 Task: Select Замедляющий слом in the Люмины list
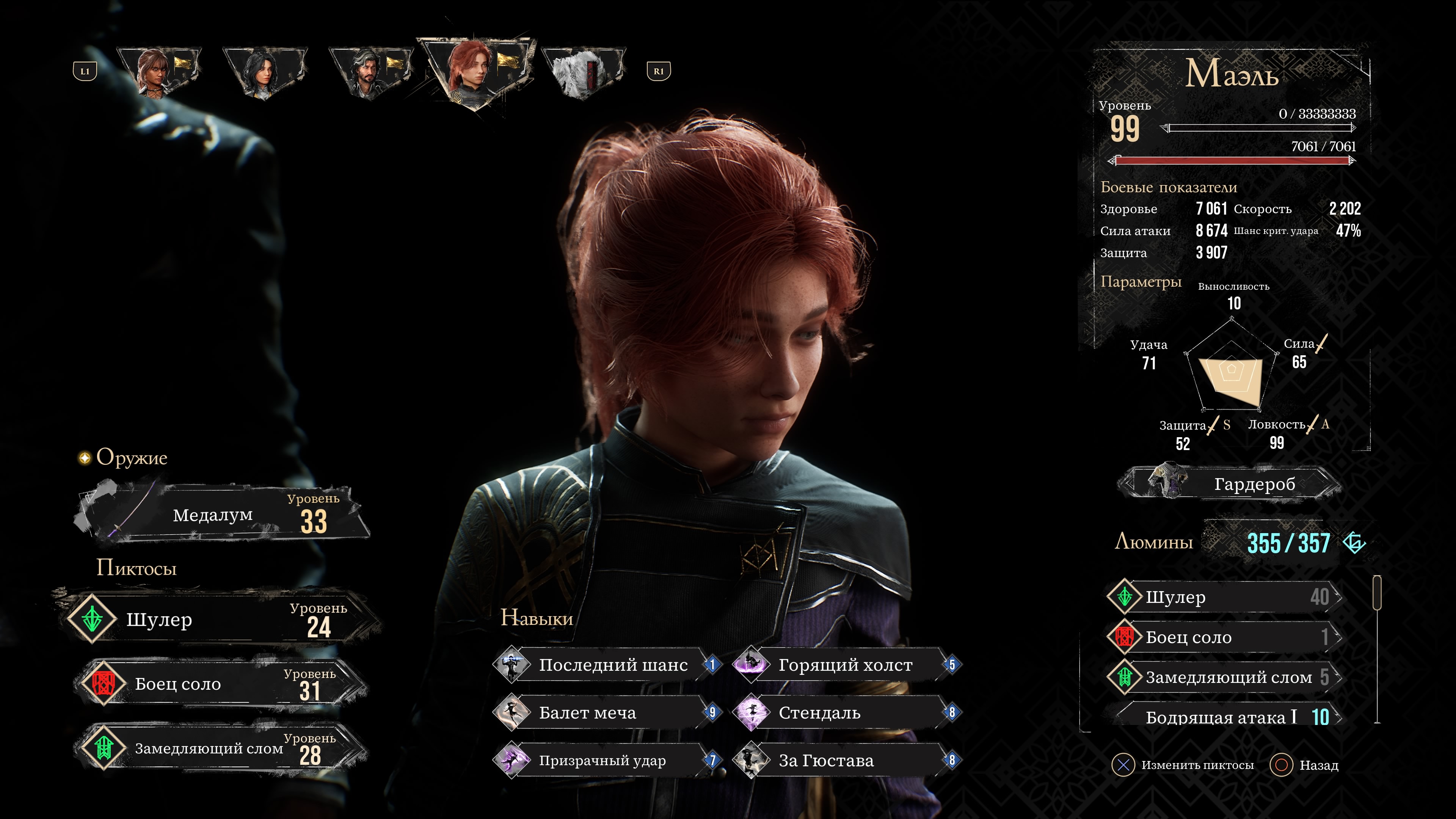pyautogui.click(x=1224, y=677)
